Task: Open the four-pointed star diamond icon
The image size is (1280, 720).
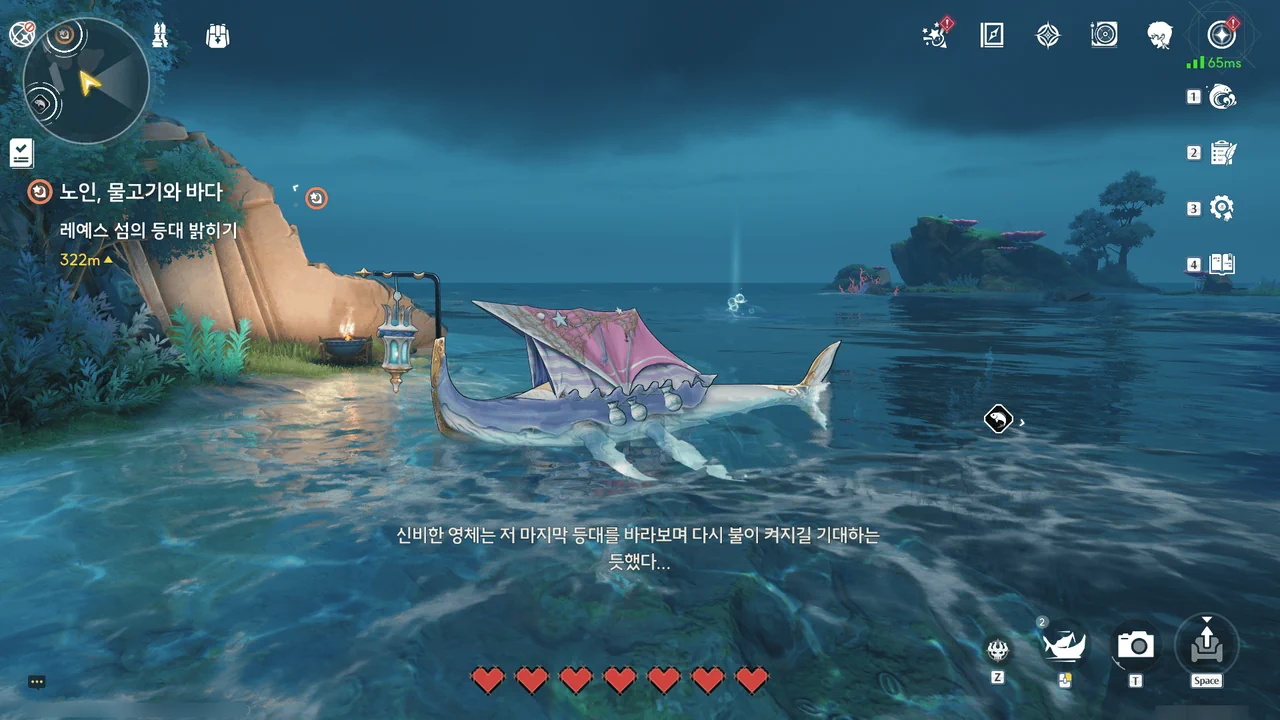Action: (x=1047, y=36)
